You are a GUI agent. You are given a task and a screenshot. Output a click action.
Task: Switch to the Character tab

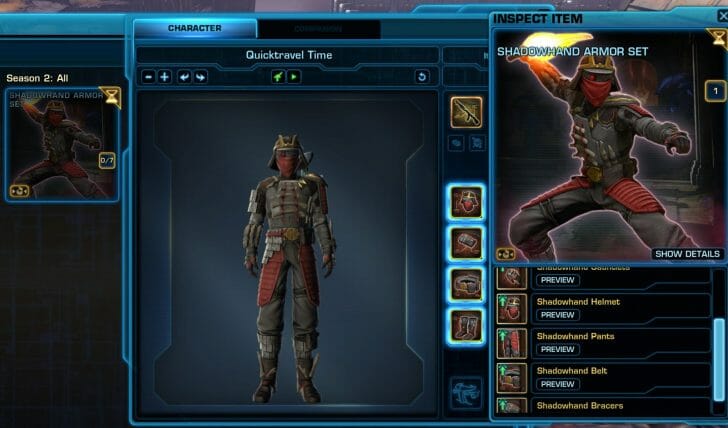195,28
